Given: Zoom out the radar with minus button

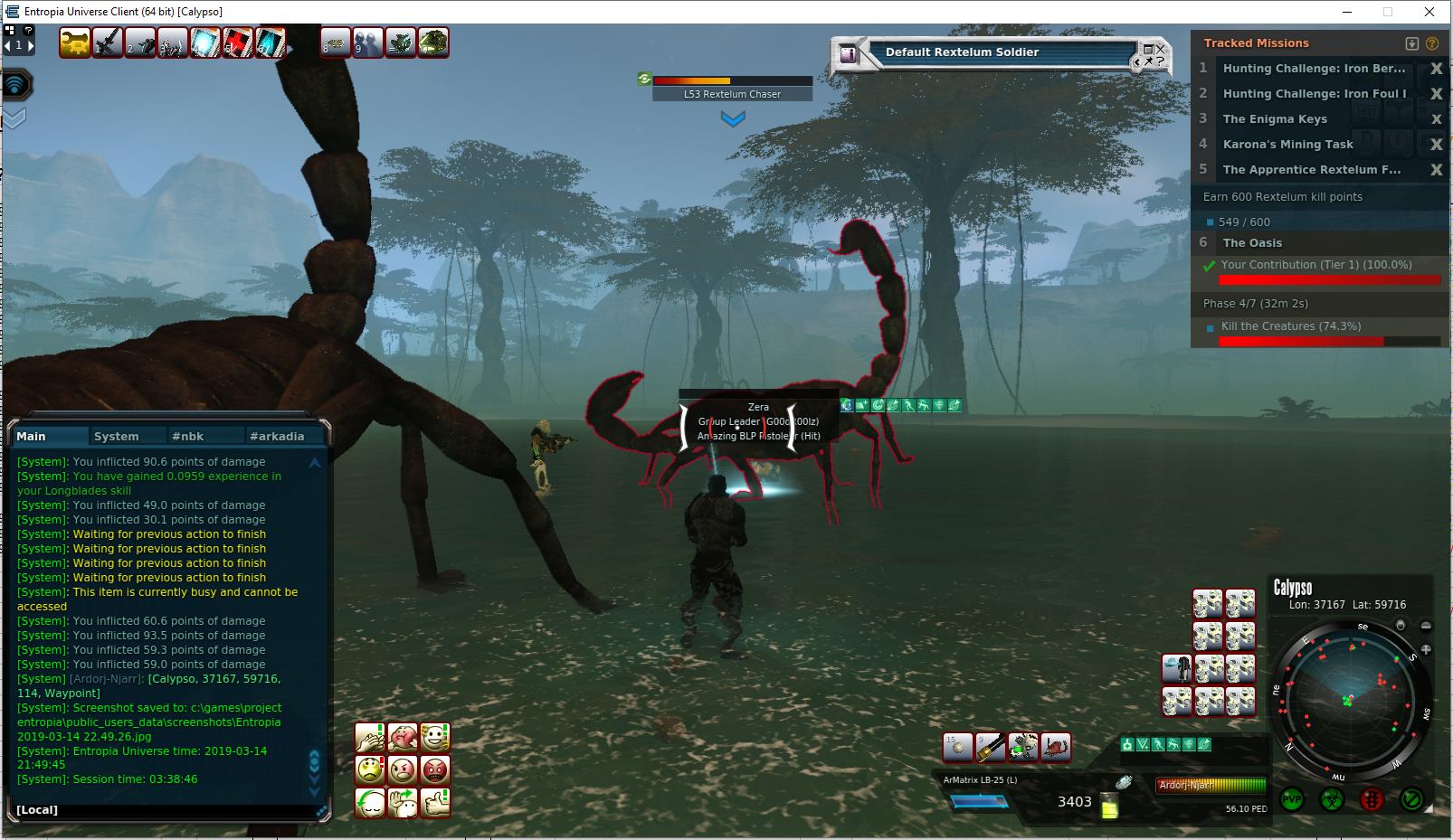Looking at the screenshot, I should (1426, 626).
